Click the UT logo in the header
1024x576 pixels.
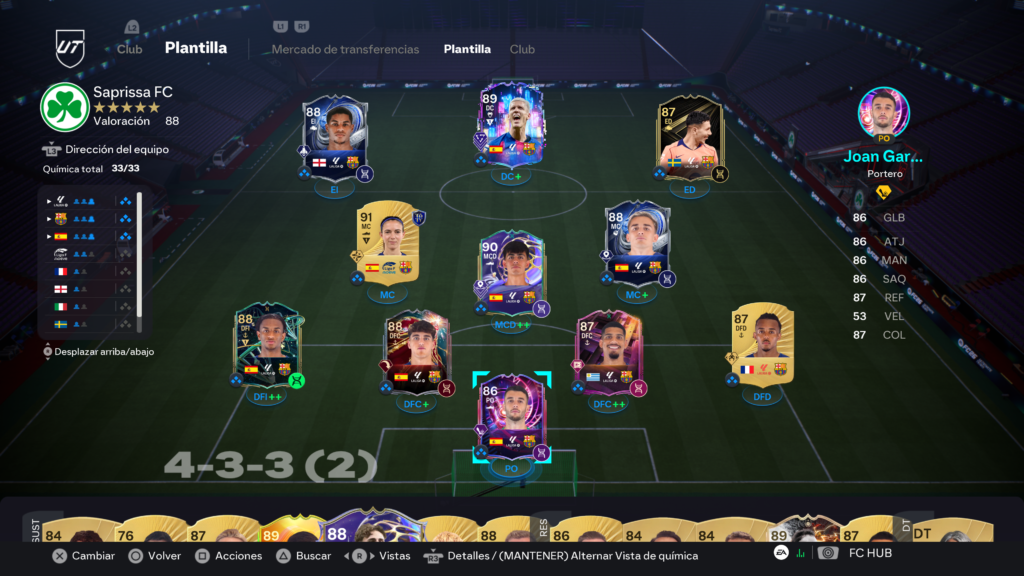[70, 47]
